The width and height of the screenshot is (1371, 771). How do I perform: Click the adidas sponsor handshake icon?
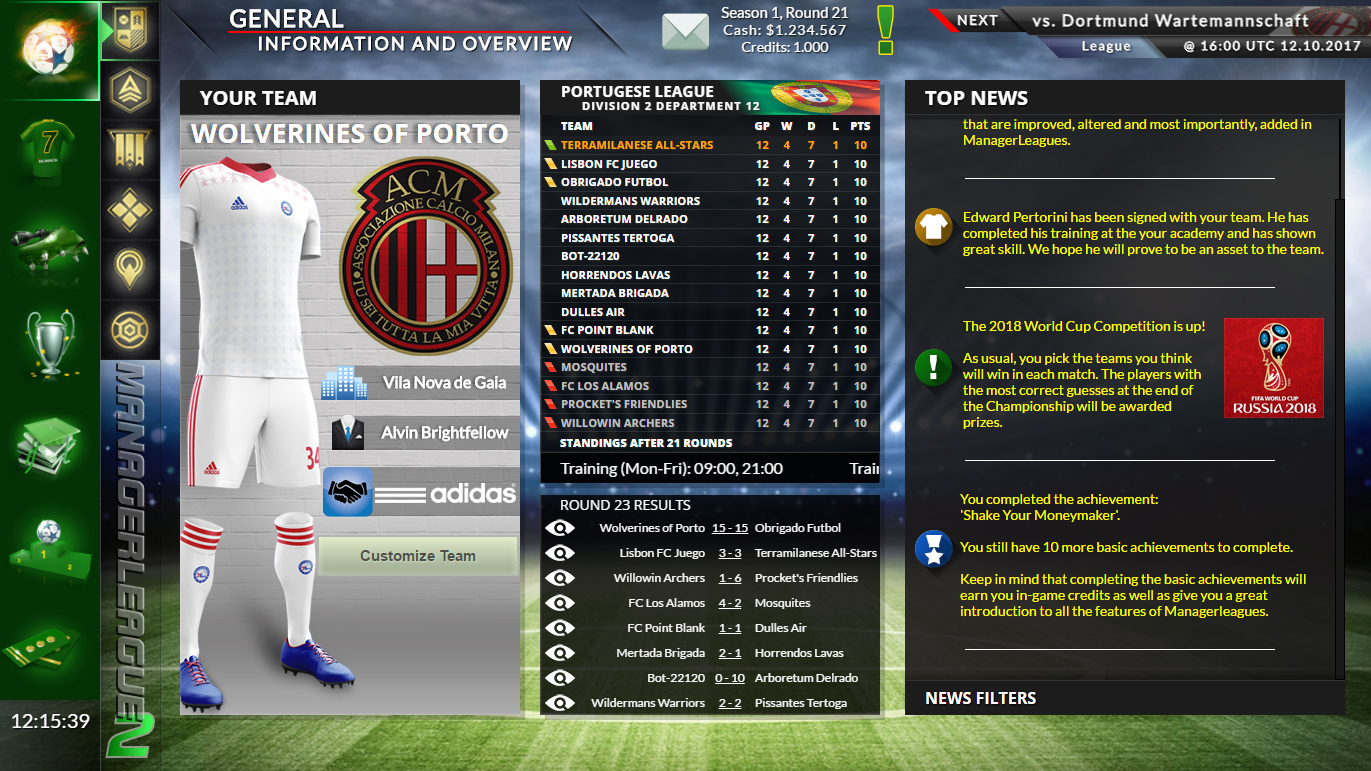tap(348, 492)
